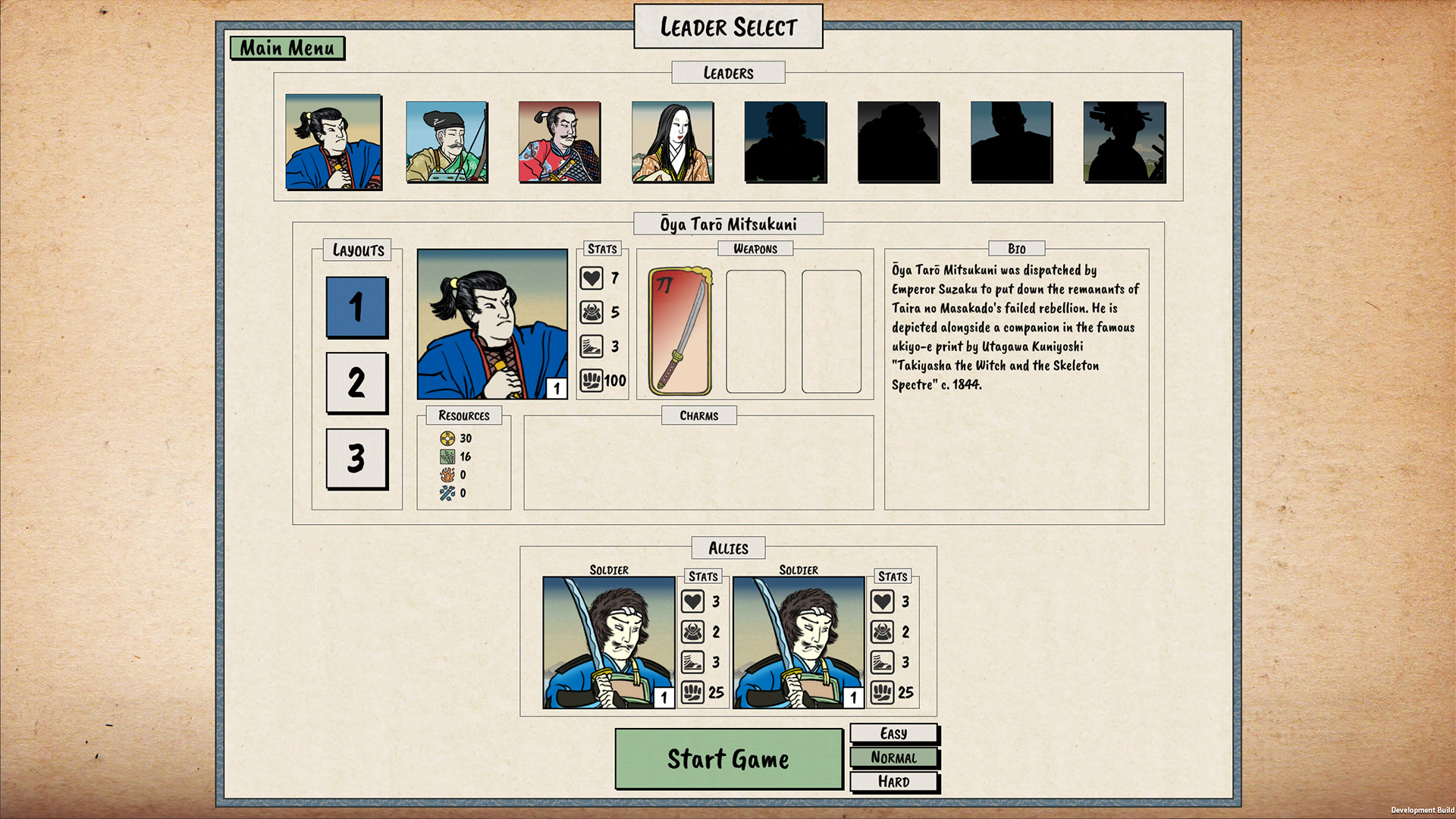Select the samurai helmet armor stat icon
The image size is (1456, 819).
pyautogui.click(x=591, y=312)
